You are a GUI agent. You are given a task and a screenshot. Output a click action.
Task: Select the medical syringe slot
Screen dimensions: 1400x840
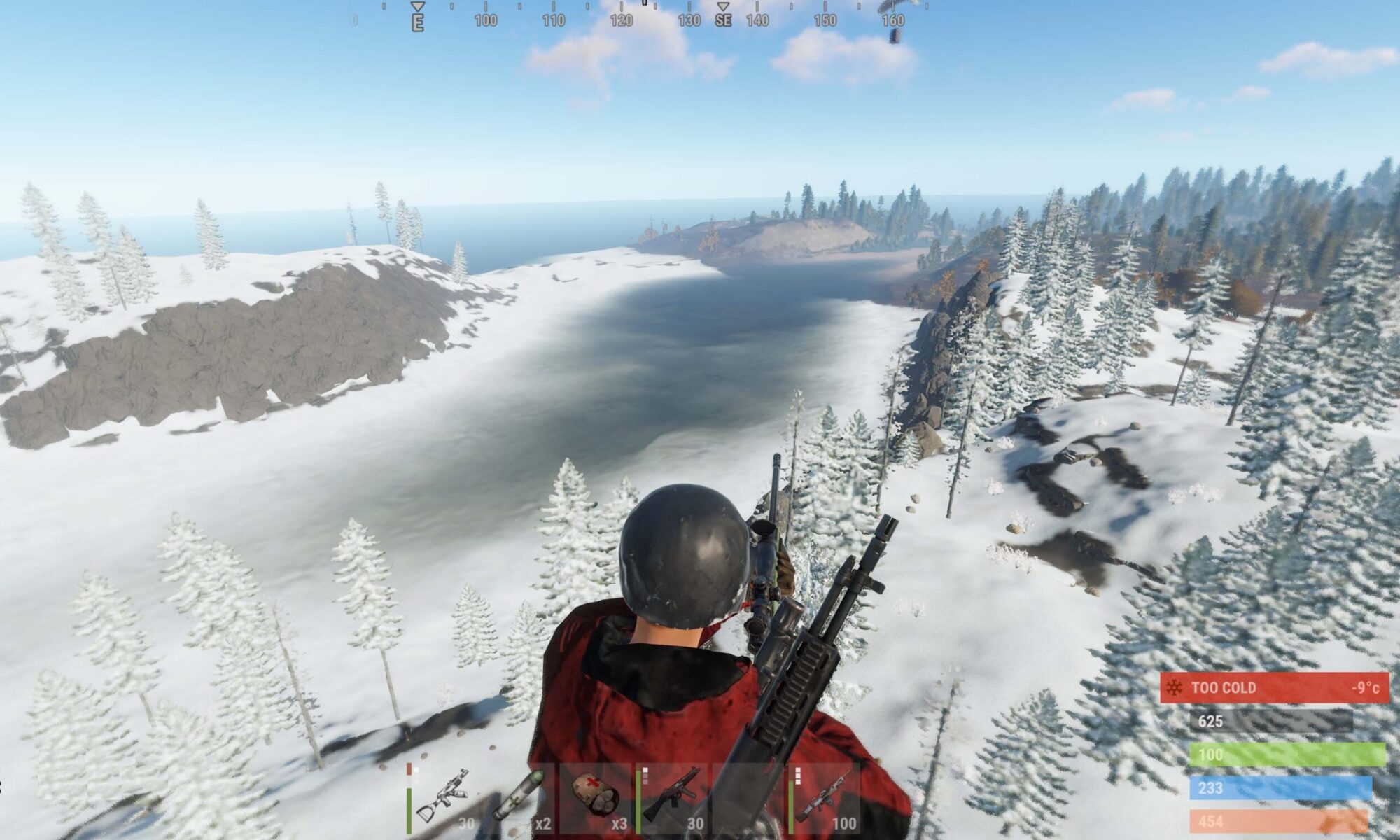pos(519,798)
